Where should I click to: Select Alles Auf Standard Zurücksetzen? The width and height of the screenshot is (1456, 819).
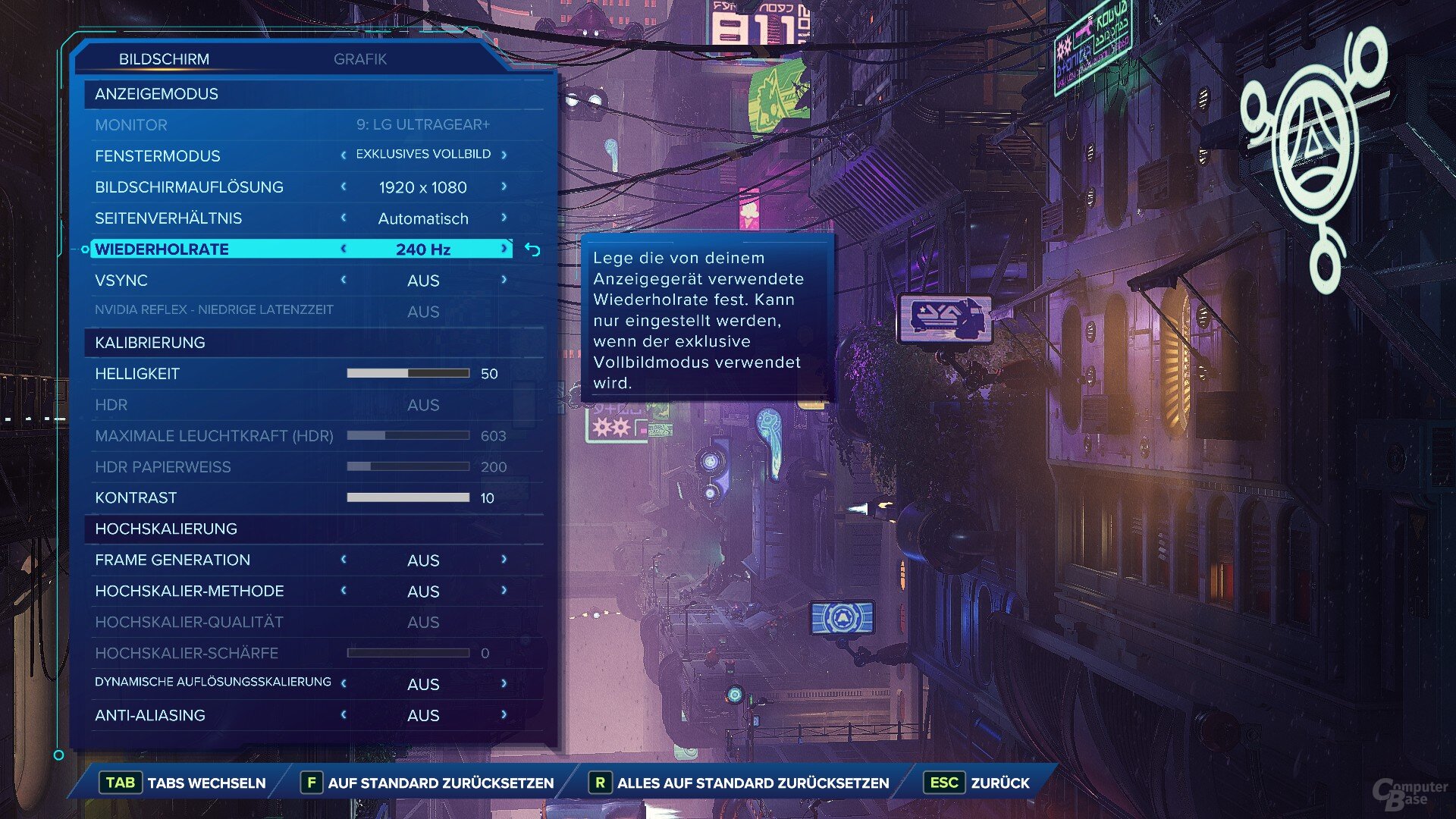tap(739, 783)
